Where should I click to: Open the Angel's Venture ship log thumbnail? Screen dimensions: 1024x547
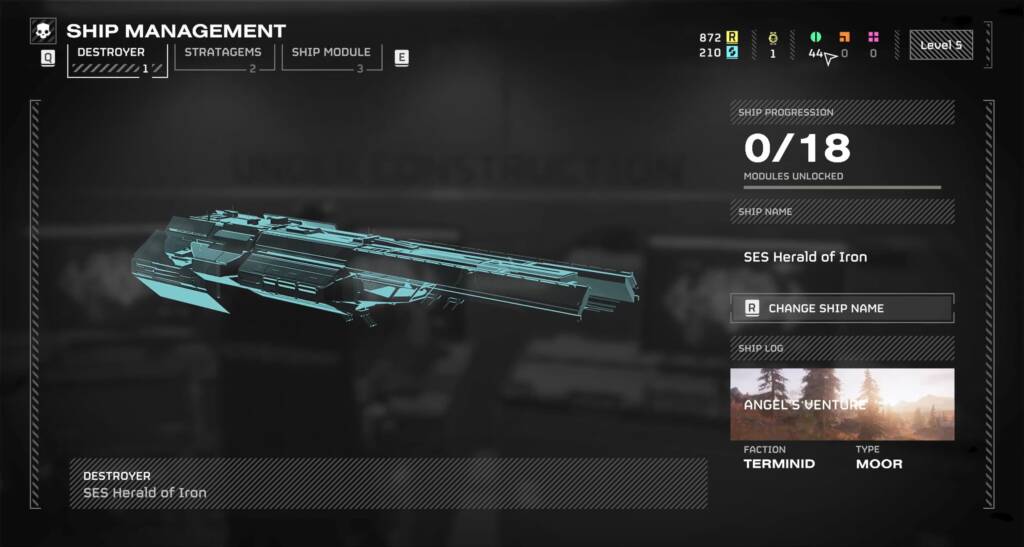pos(842,404)
